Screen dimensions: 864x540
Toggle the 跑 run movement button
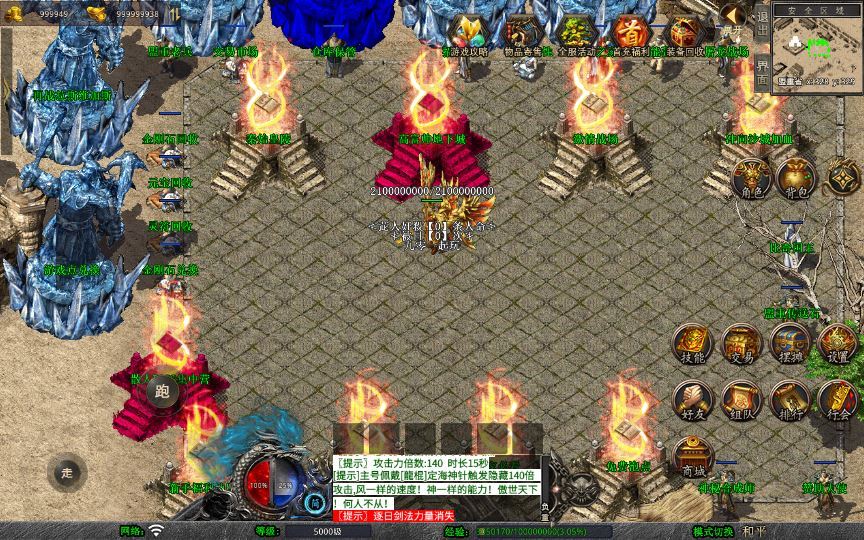(x=165, y=393)
